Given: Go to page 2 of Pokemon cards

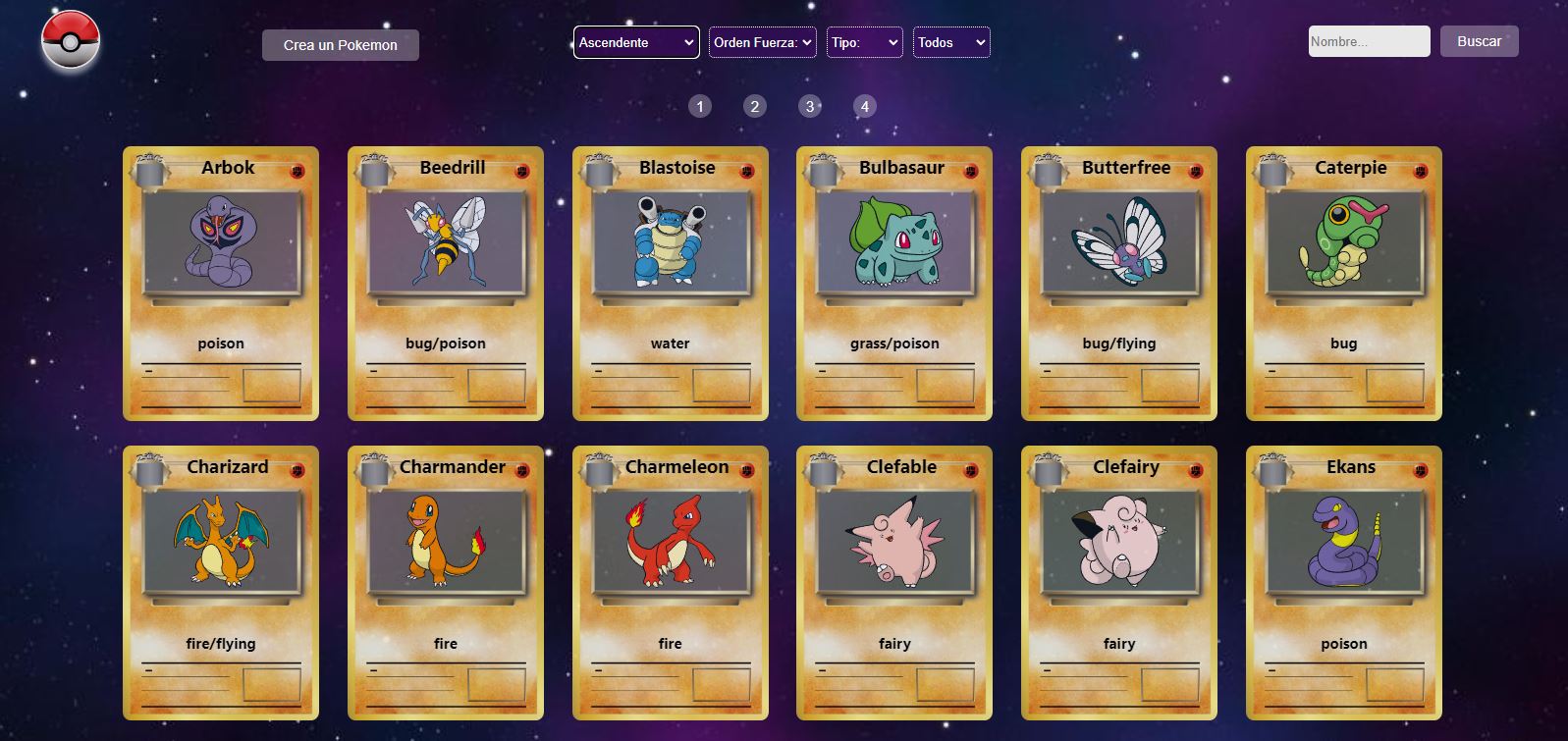Looking at the screenshot, I should coord(754,106).
